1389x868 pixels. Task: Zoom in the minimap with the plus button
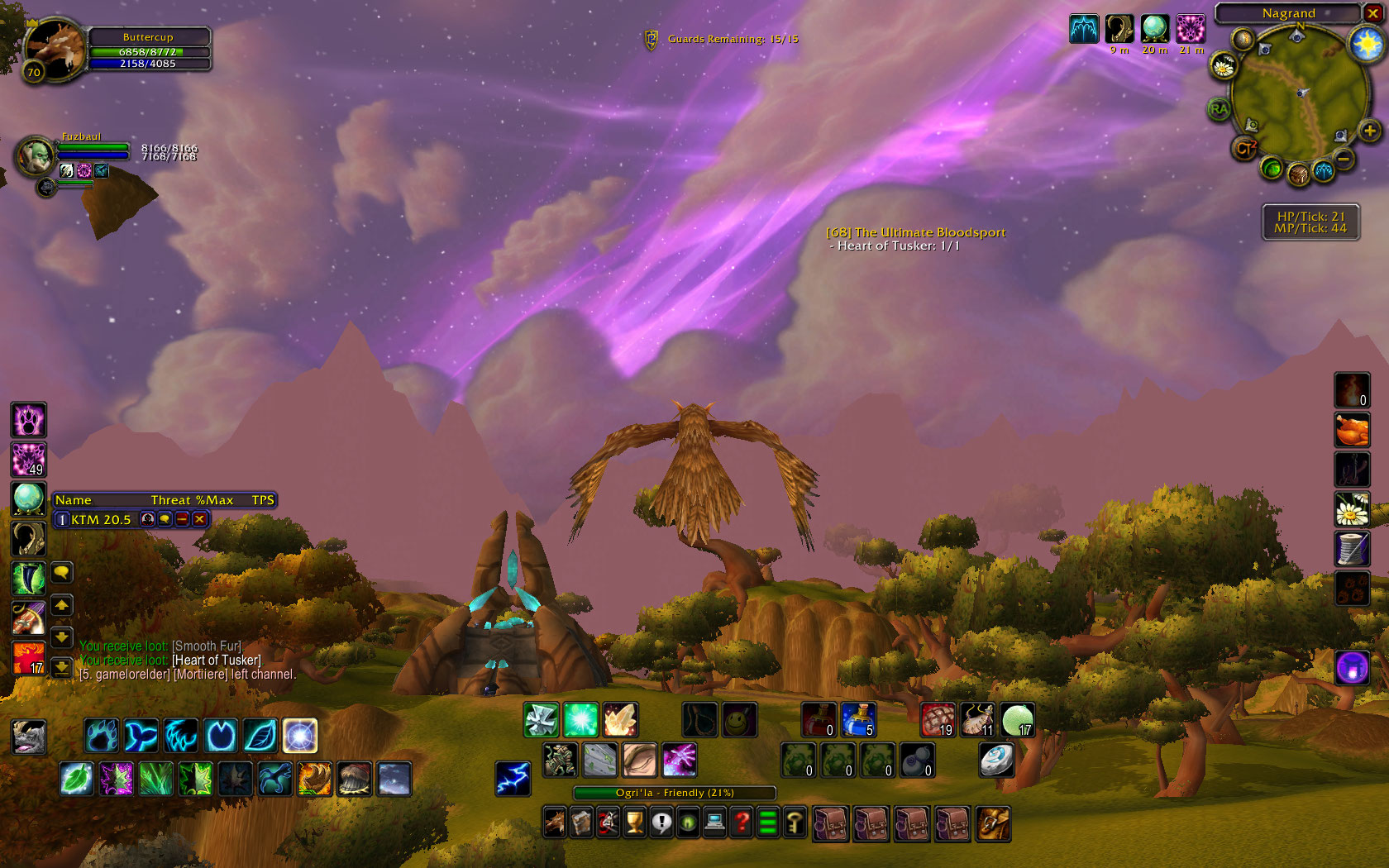1369,131
